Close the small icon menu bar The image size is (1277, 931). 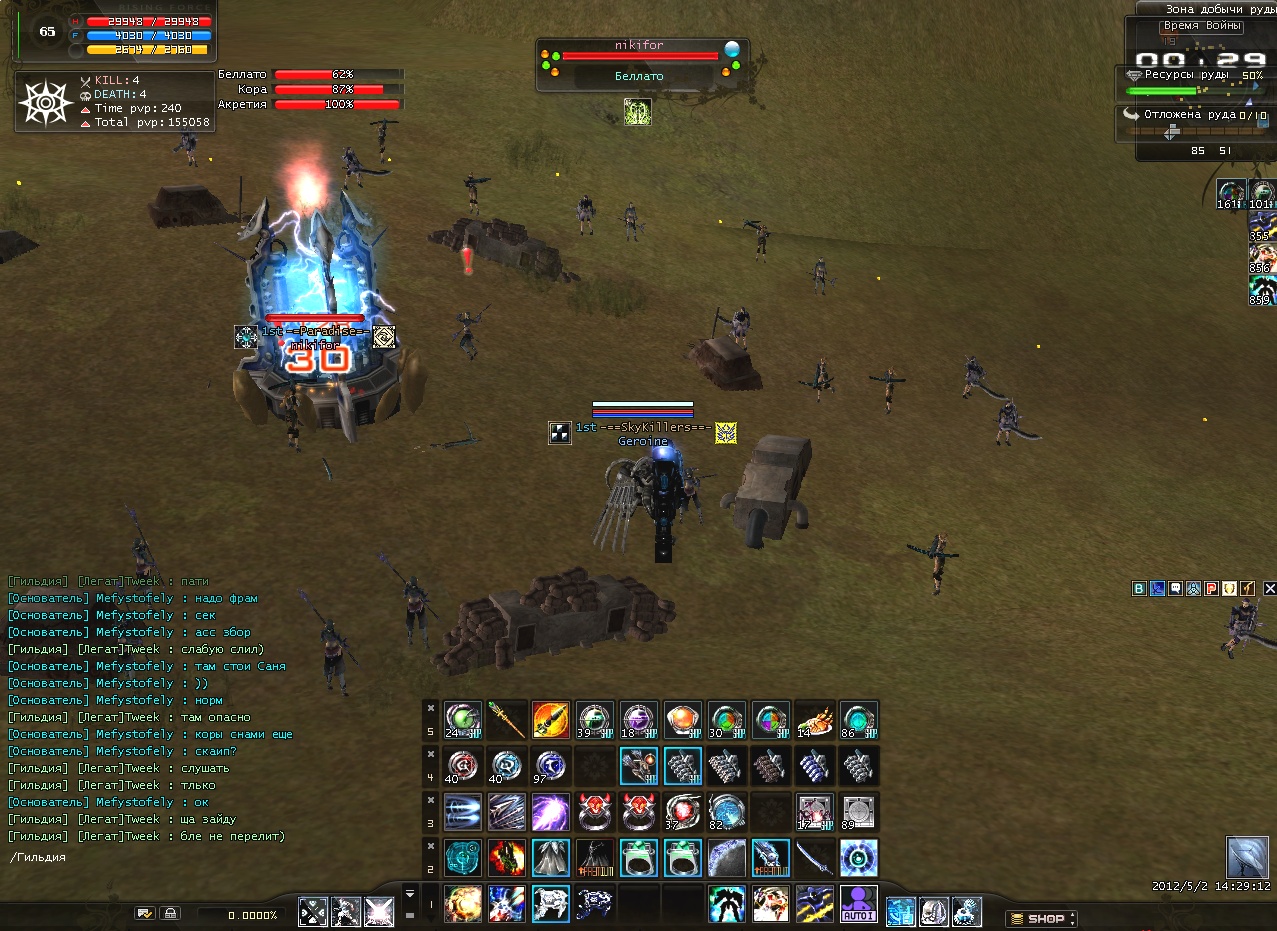1269,589
